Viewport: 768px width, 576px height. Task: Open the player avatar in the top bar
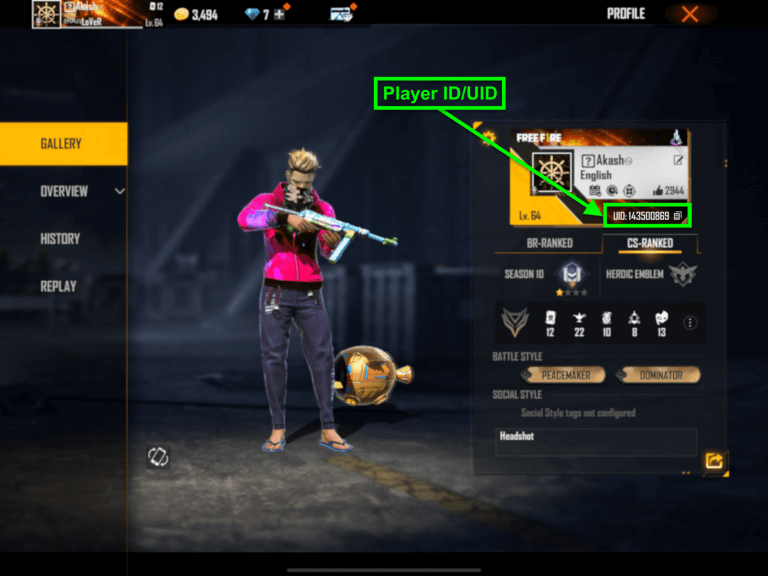(46, 14)
